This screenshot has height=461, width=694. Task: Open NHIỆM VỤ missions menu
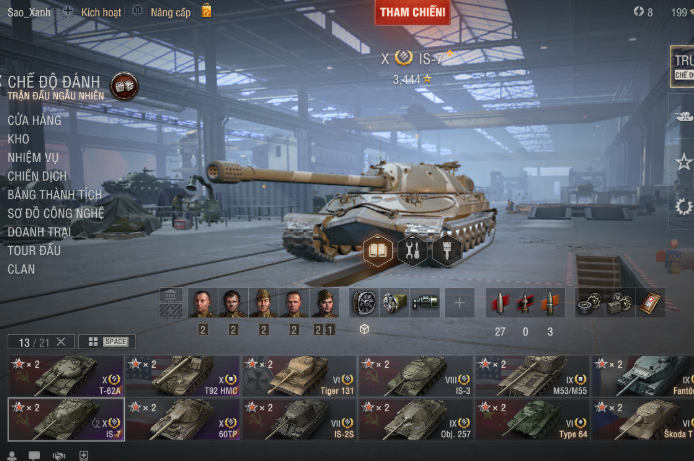pos(33,157)
